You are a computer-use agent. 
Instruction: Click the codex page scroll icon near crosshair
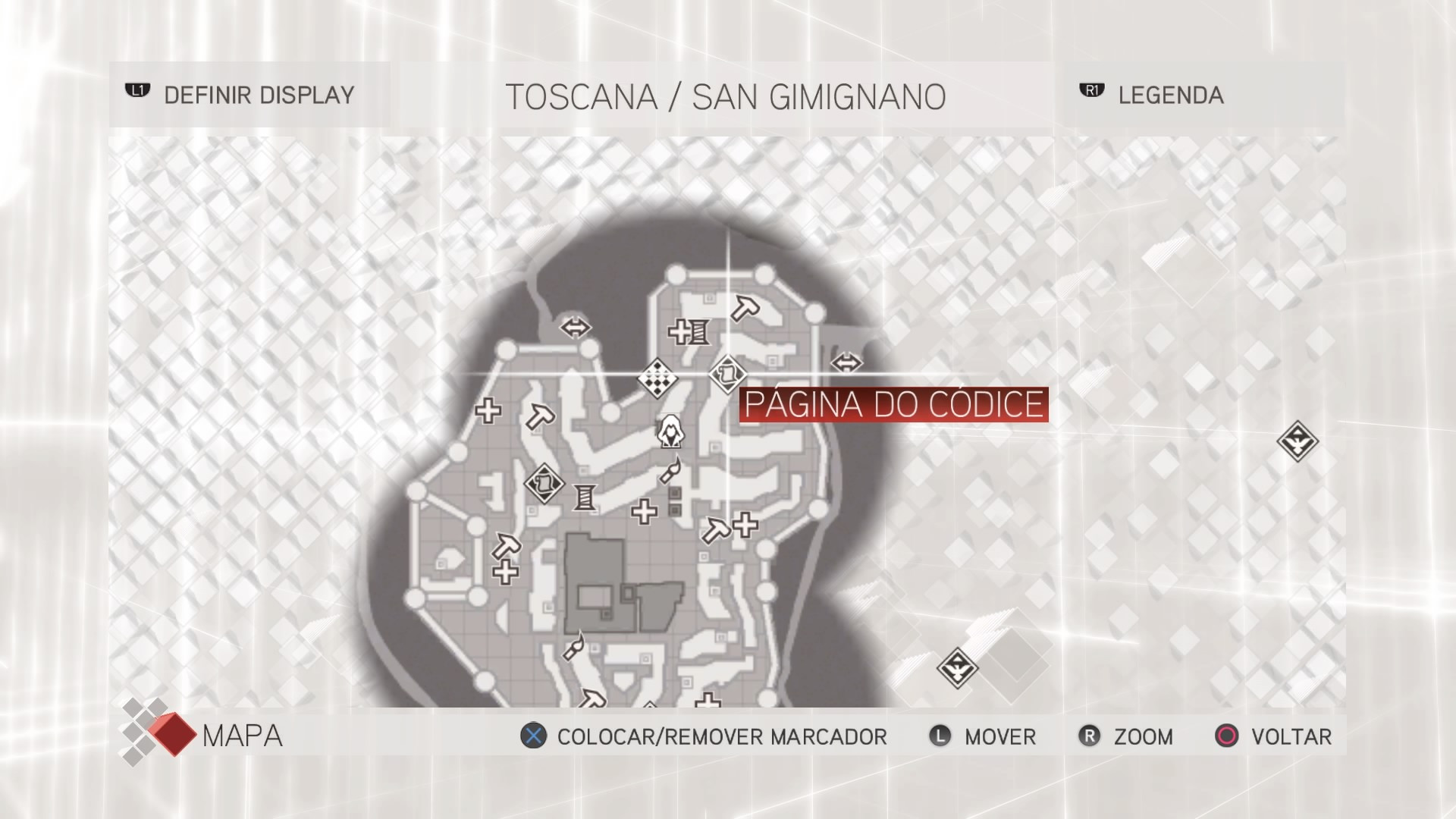[729, 373]
